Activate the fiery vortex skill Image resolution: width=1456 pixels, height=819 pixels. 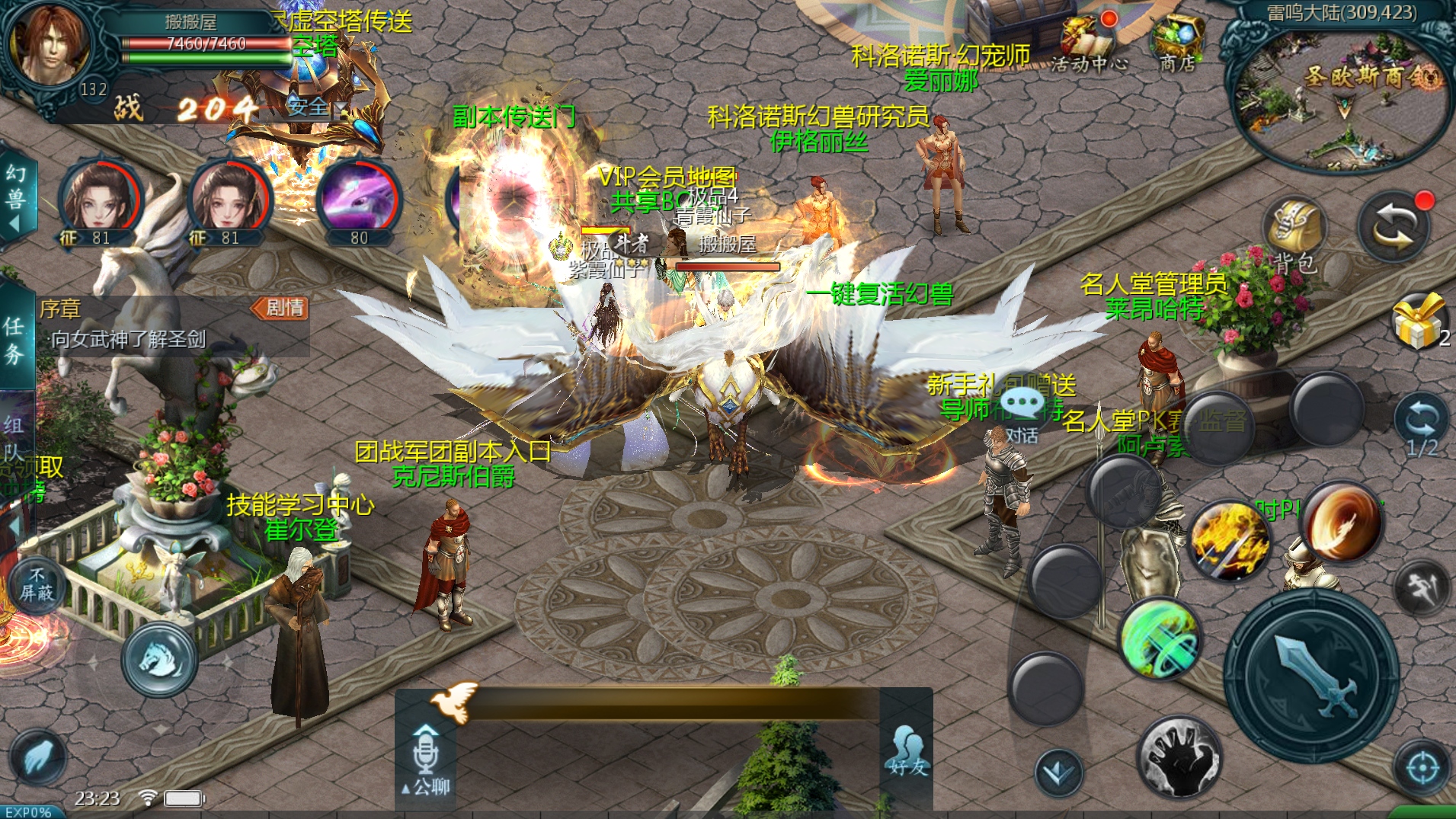[x=1342, y=521]
